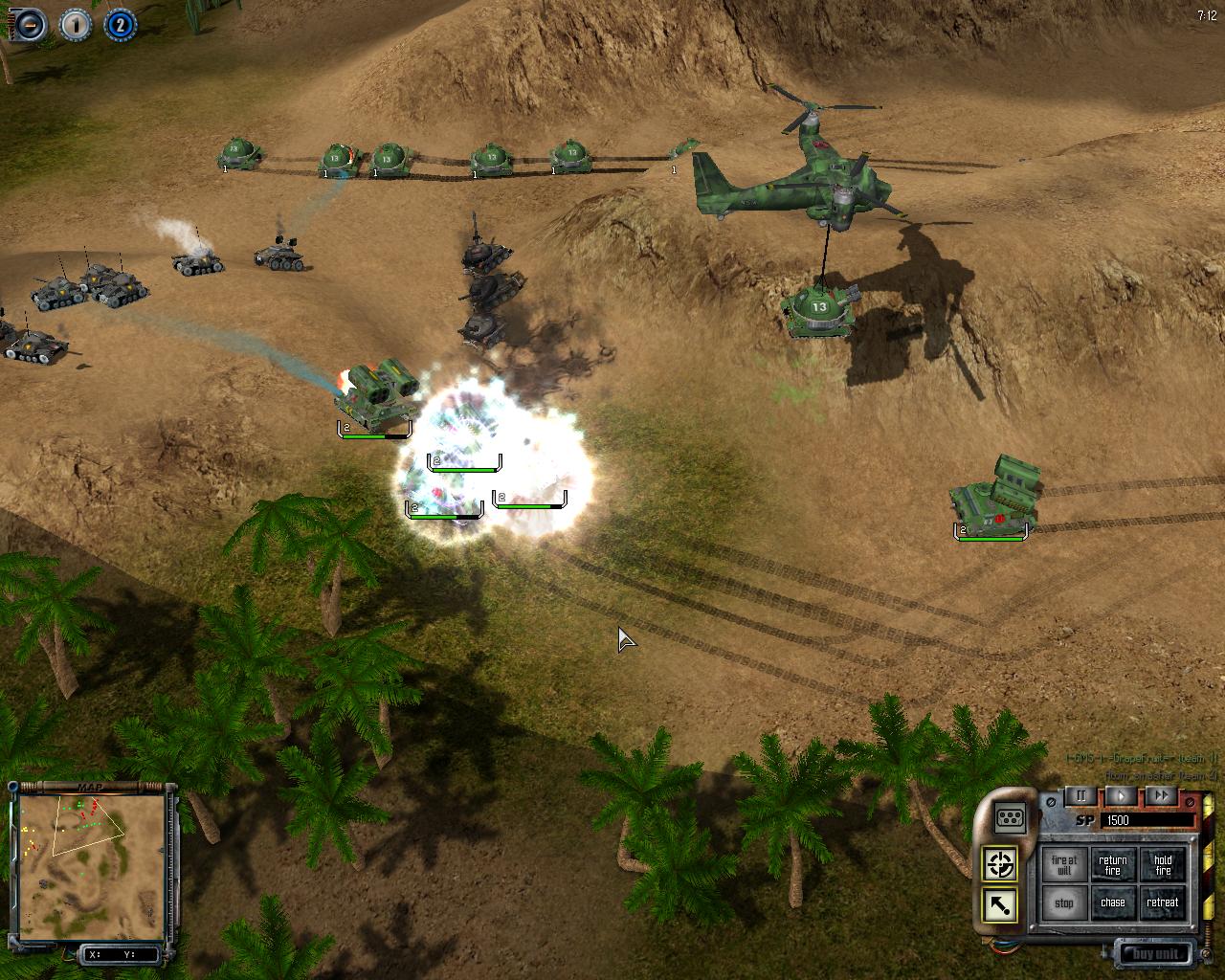The height and width of the screenshot is (980, 1225).
Task: Select control group 1 badge
Action: coord(75,25)
